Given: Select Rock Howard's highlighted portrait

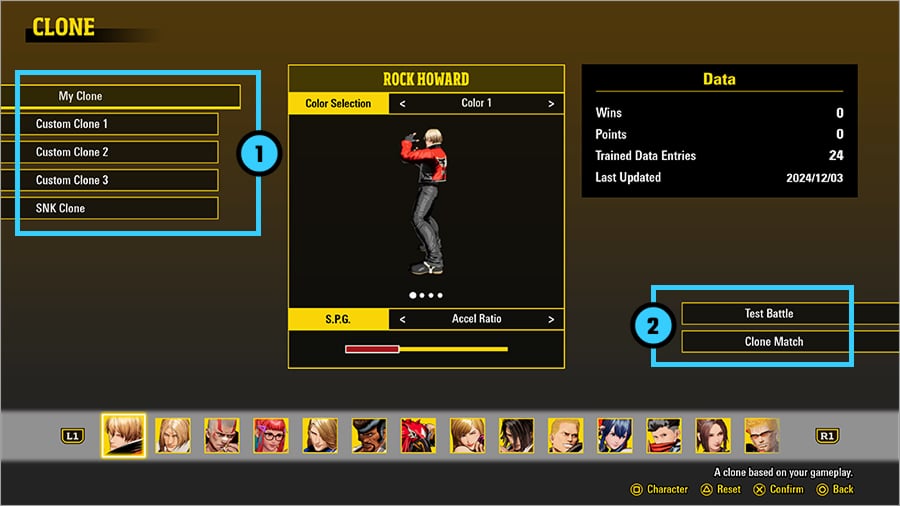Looking at the screenshot, I should tap(124, 436).
